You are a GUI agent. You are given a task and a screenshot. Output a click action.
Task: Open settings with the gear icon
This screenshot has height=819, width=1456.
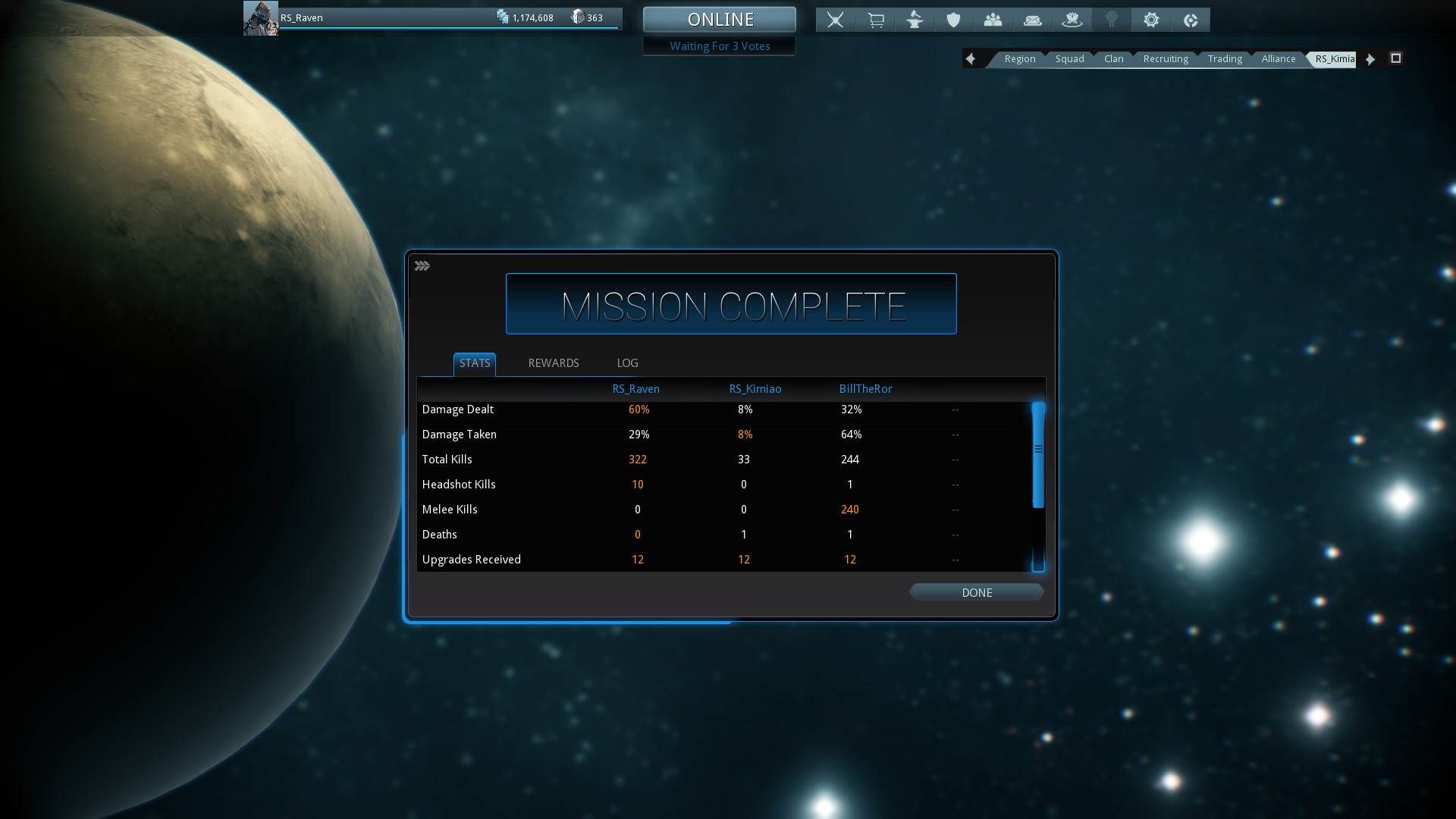(x=1151, y=20)
